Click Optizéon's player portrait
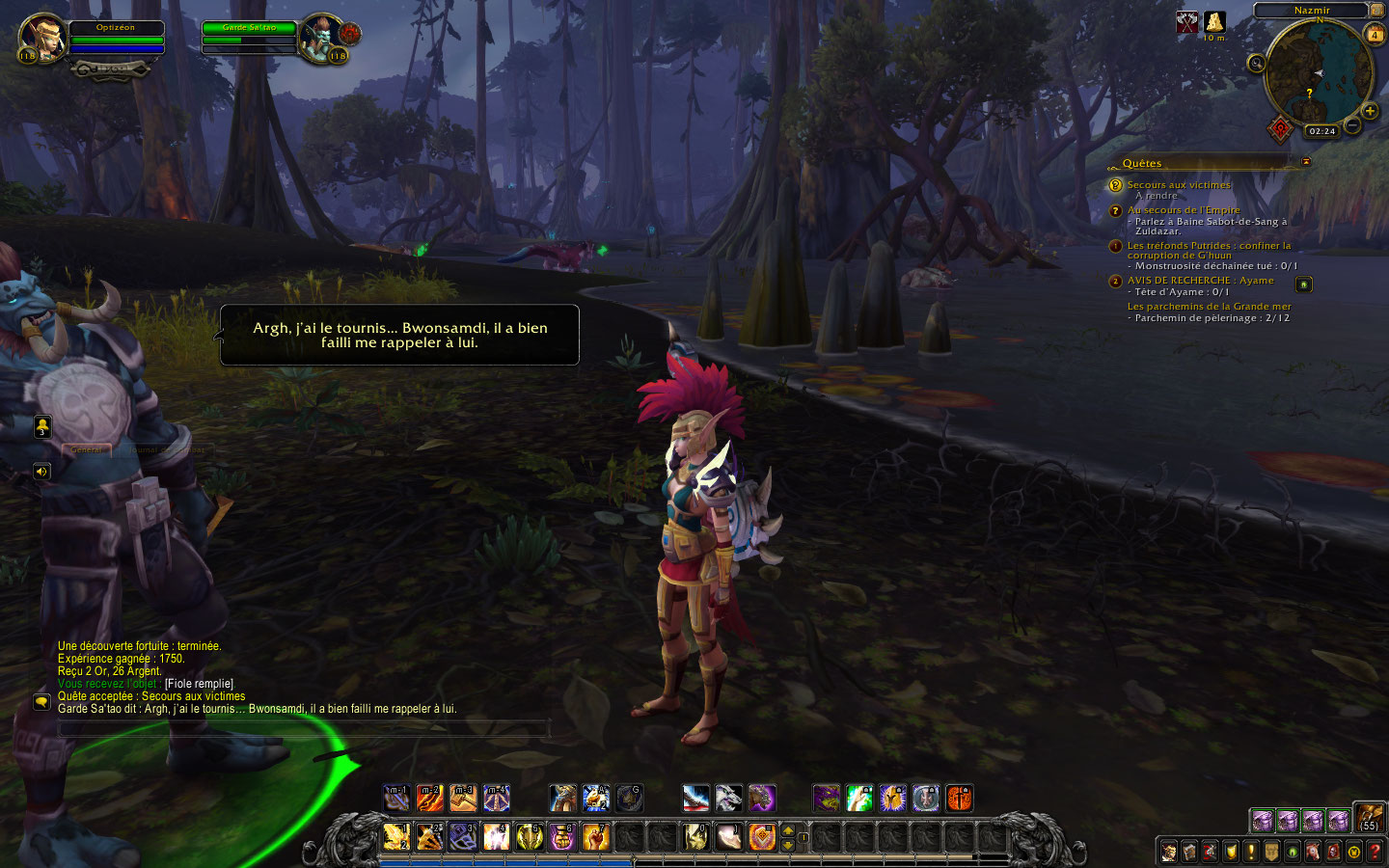 pyautogui.click(x=41, y=37)
